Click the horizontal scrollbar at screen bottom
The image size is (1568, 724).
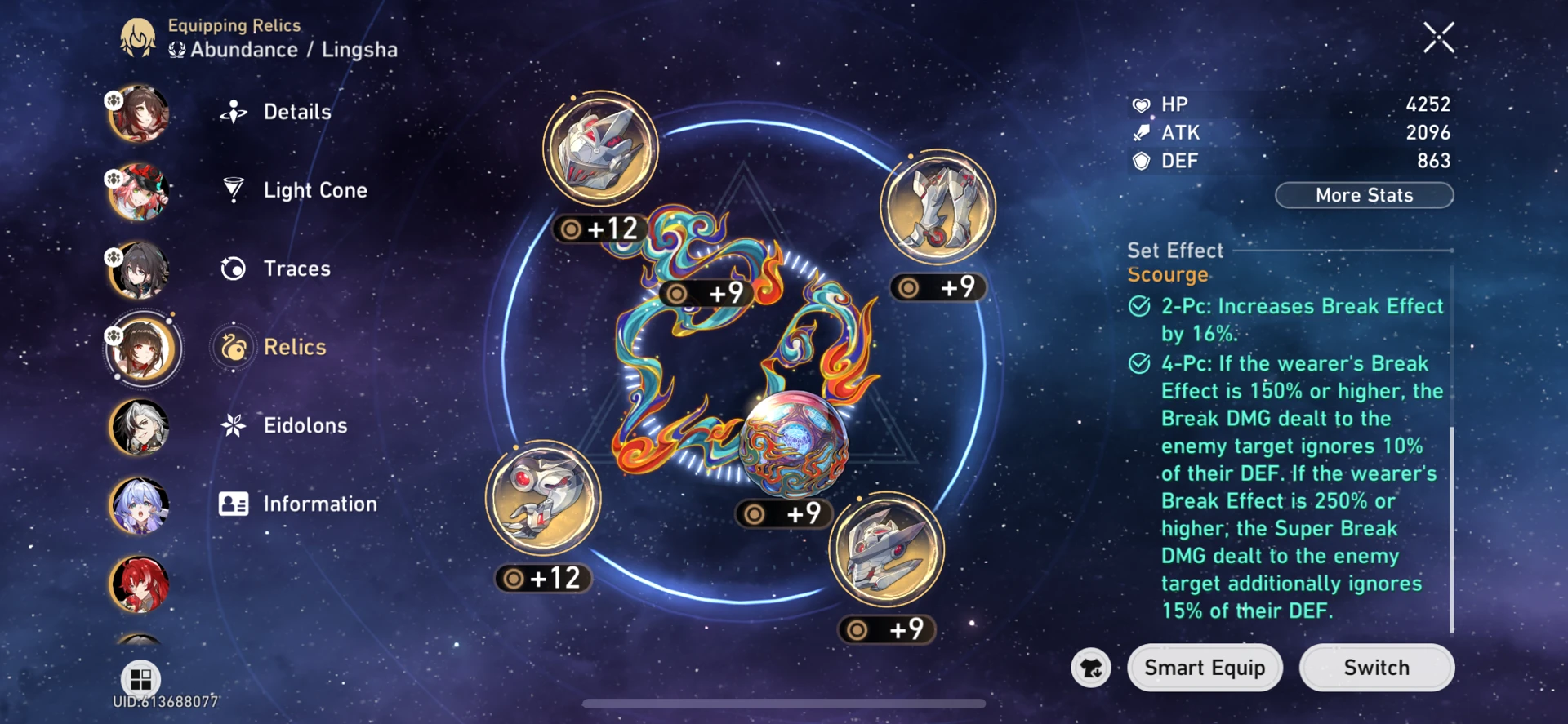(x=782, y=704)
